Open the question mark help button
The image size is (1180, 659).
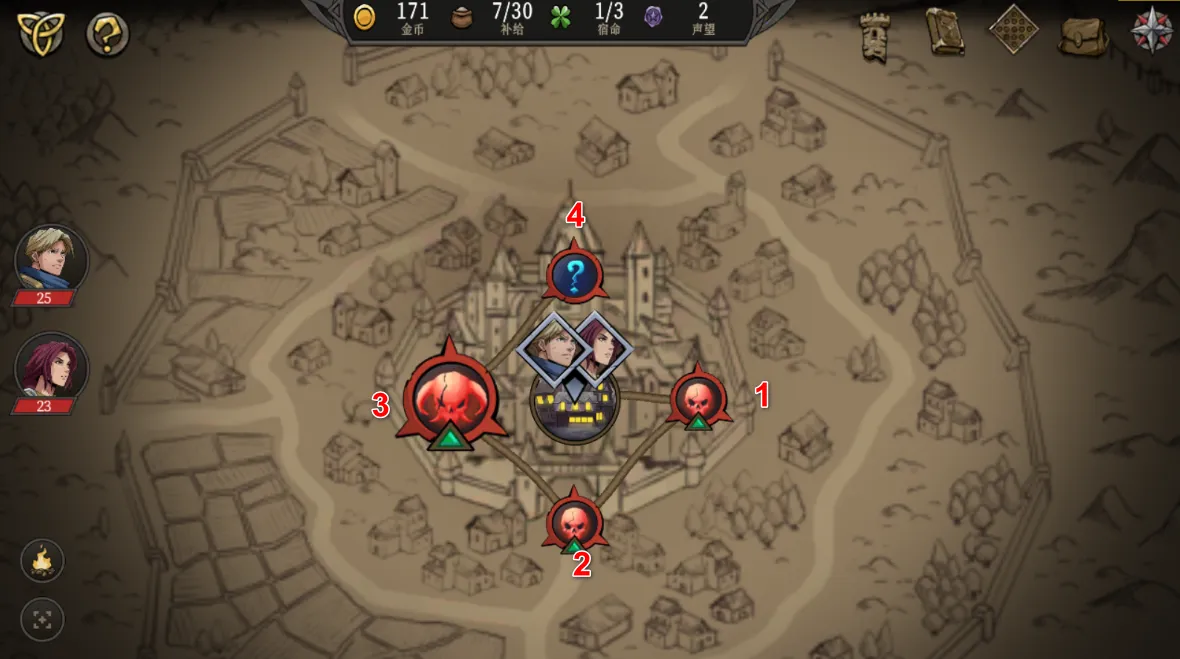pyautogui.click(x=107, y=34)
